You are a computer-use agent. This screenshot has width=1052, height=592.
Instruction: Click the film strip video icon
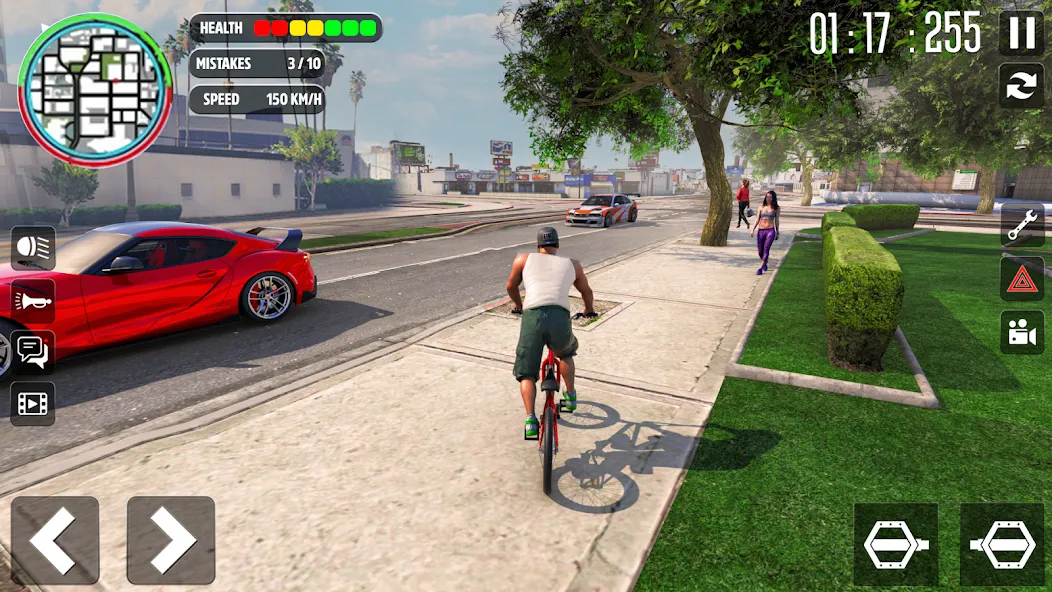click(33, 404)
